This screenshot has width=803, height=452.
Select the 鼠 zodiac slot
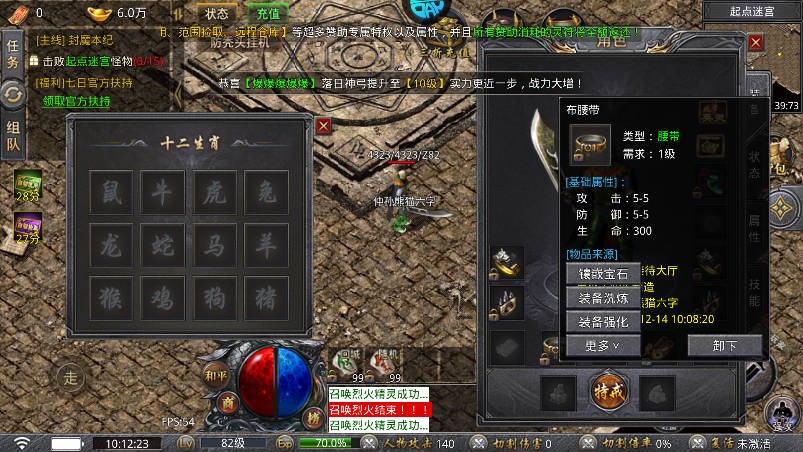[x=110, y=192]
